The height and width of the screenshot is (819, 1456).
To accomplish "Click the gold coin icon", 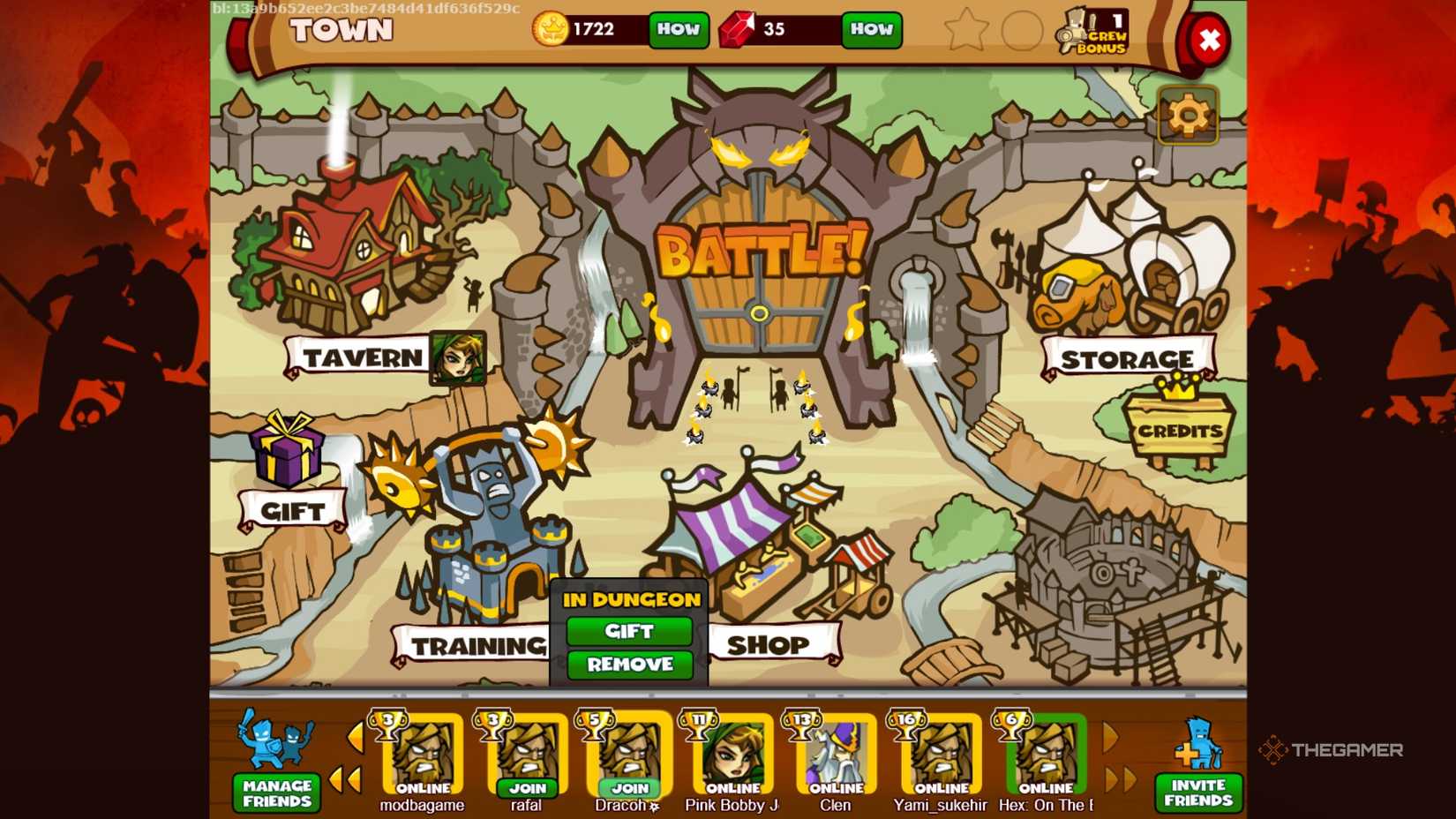I will click(552, 28).
